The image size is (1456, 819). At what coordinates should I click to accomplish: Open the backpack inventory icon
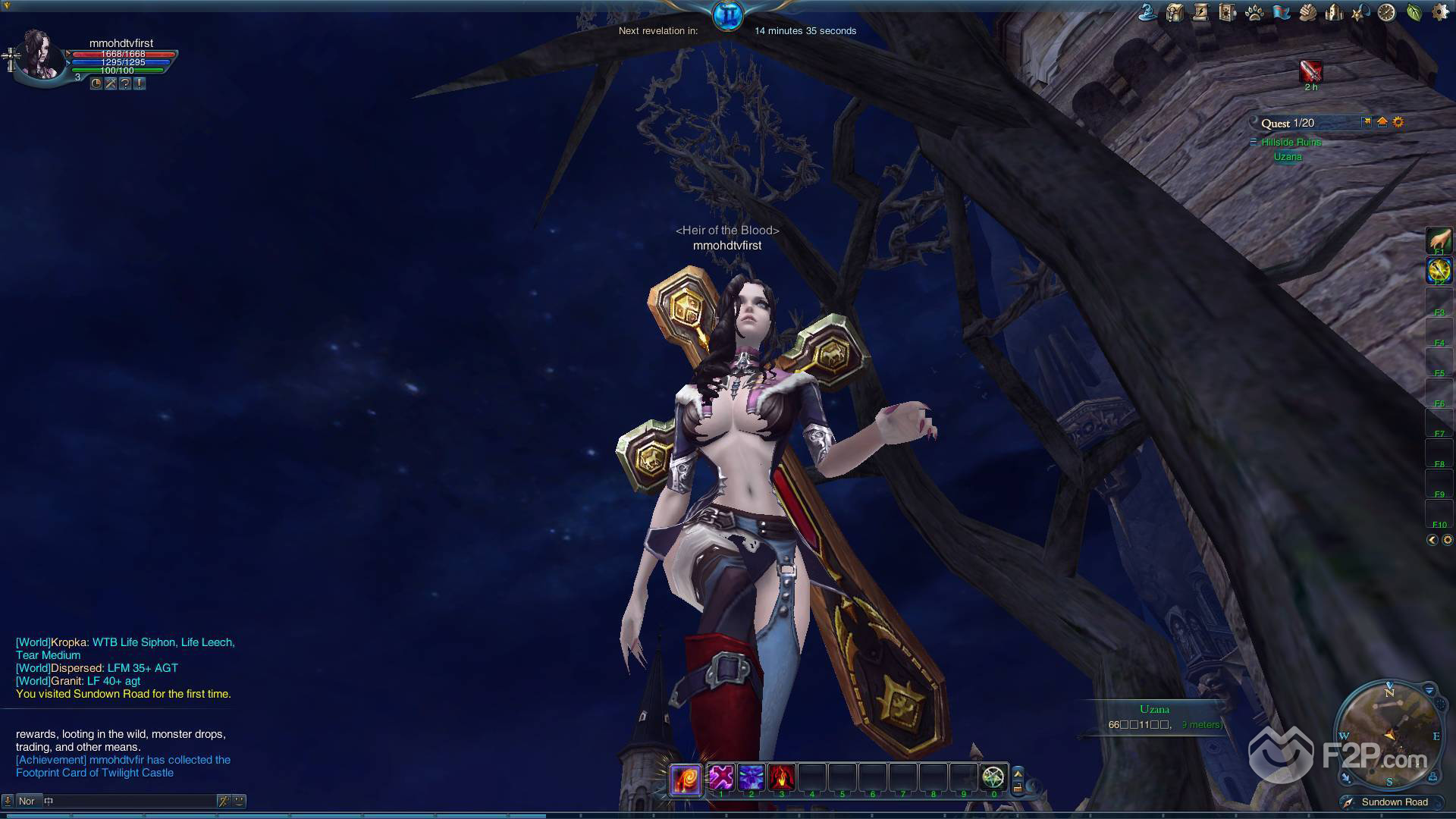click(x=1175, y=12)
